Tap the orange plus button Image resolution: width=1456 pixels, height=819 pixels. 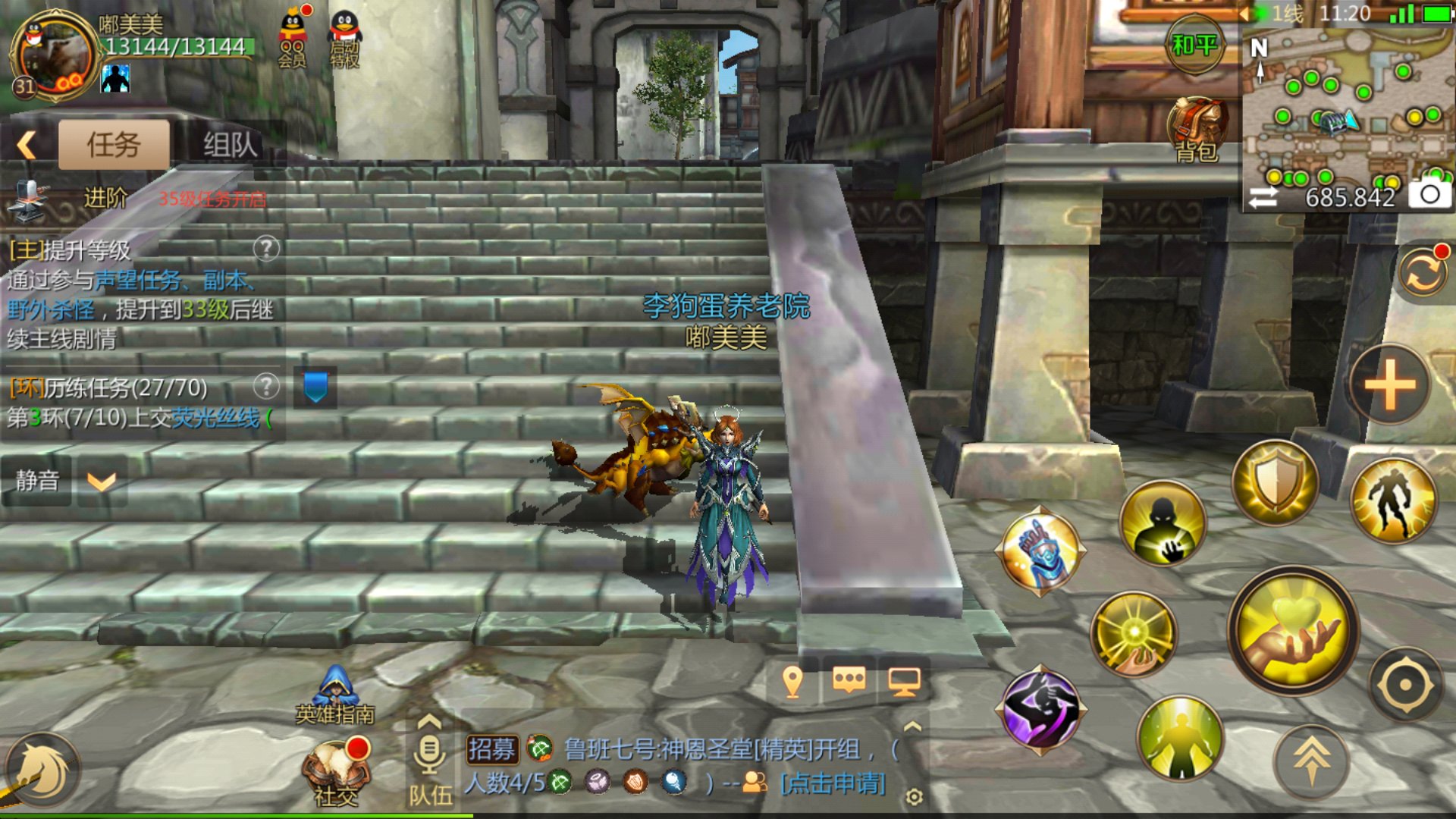coord(1389,384)
